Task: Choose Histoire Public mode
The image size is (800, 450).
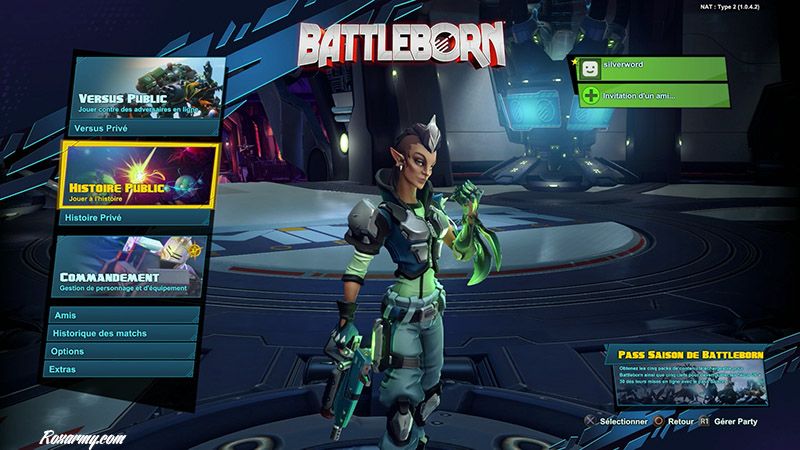Action: pyautogui.click(x=140, y=174)
